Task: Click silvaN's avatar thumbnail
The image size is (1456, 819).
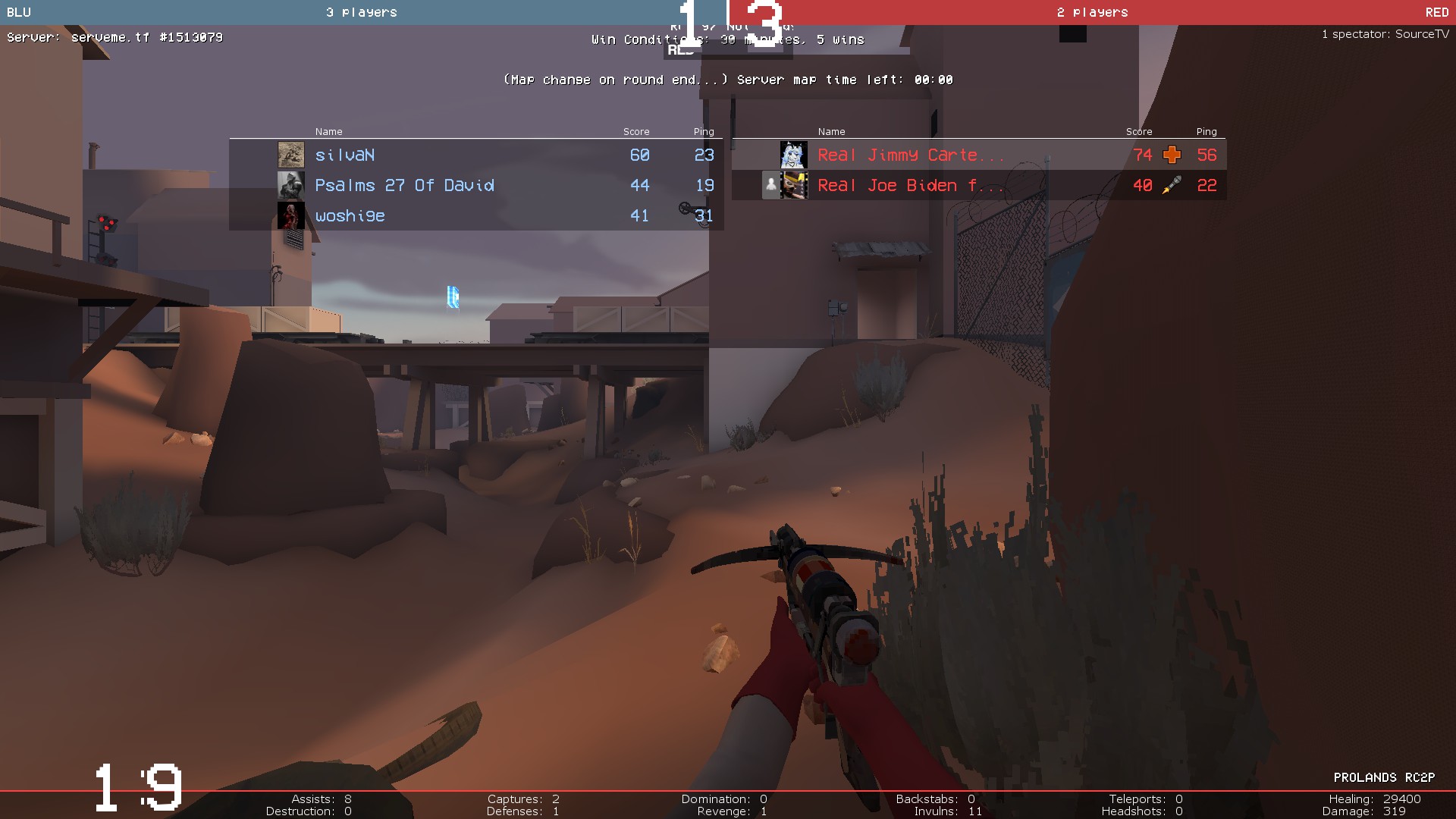Action: (290, 155)
